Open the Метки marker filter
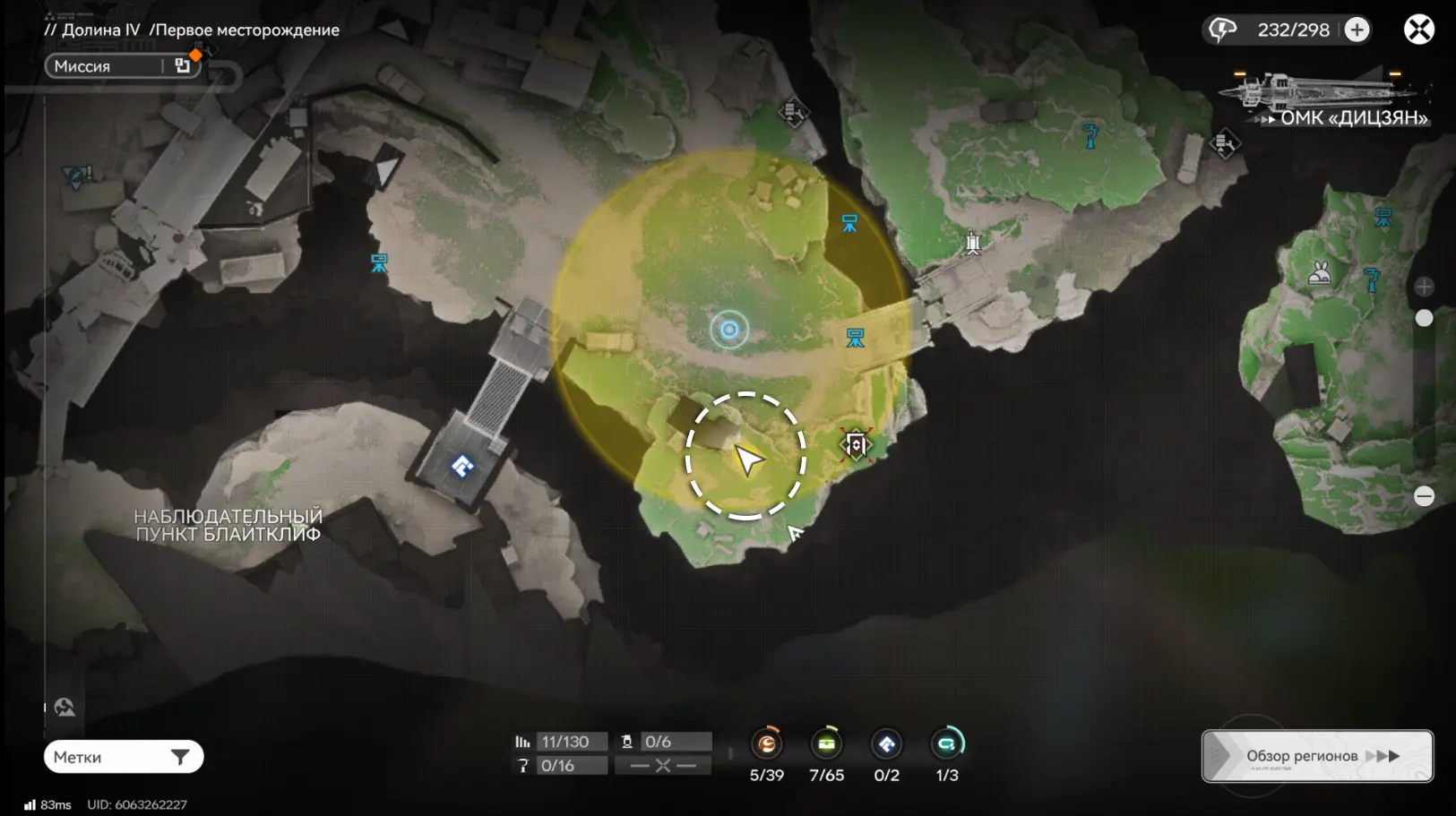Image resolution: width=1456 pixels, height=816 pixels. [124, 757]
